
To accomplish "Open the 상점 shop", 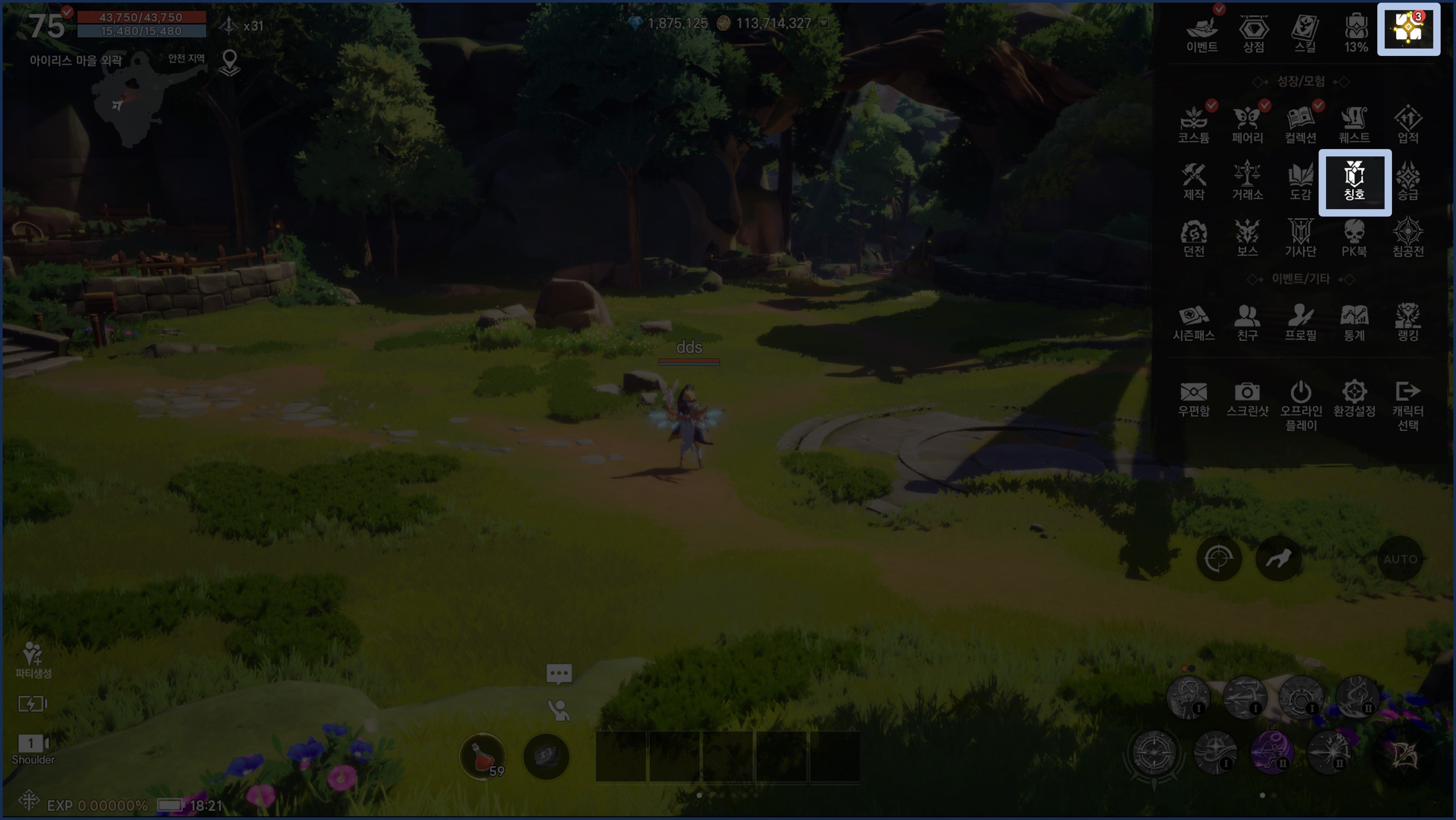I will click(1254, 34).
